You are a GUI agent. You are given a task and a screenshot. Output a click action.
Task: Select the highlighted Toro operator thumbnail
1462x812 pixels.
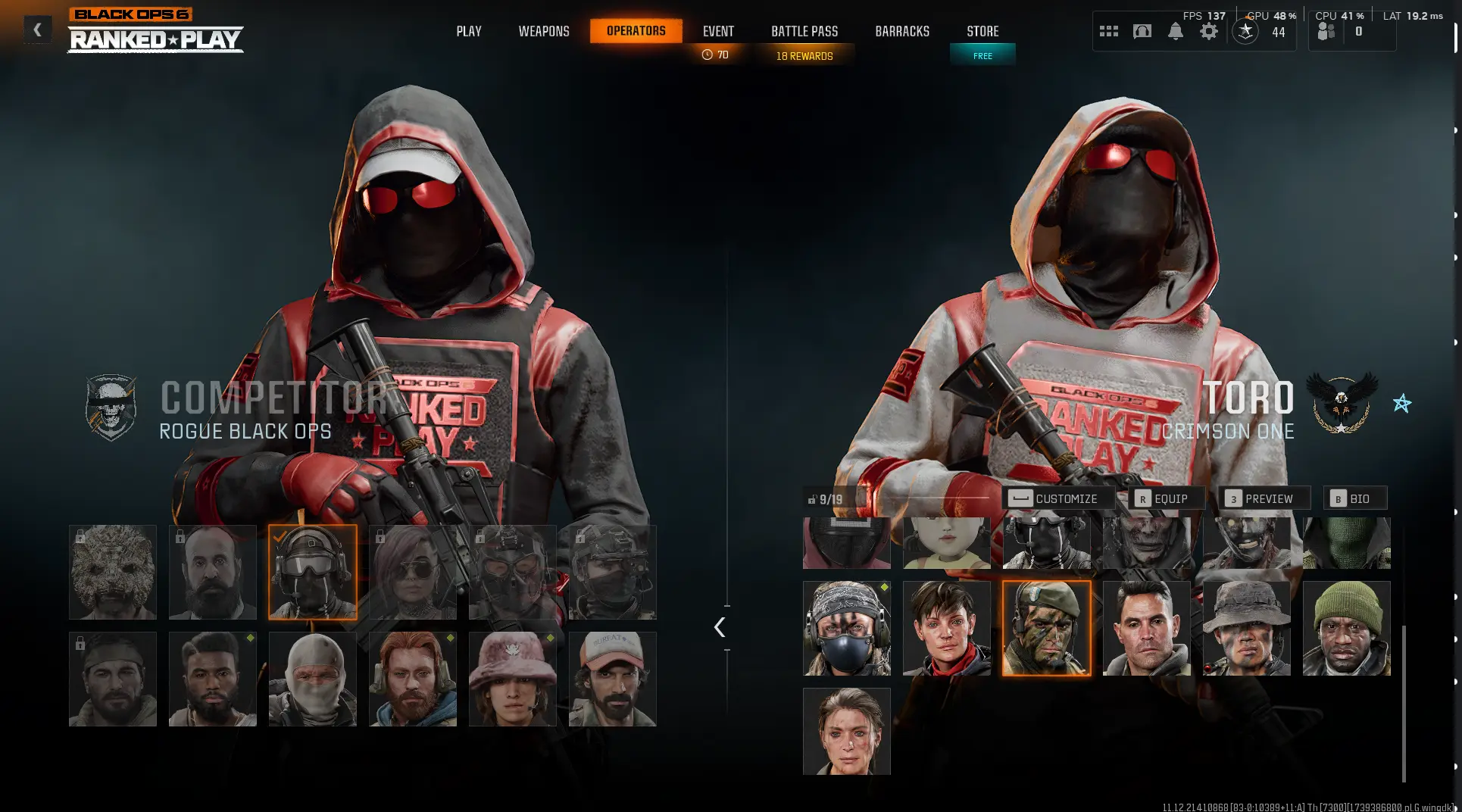coord(1046,629)
